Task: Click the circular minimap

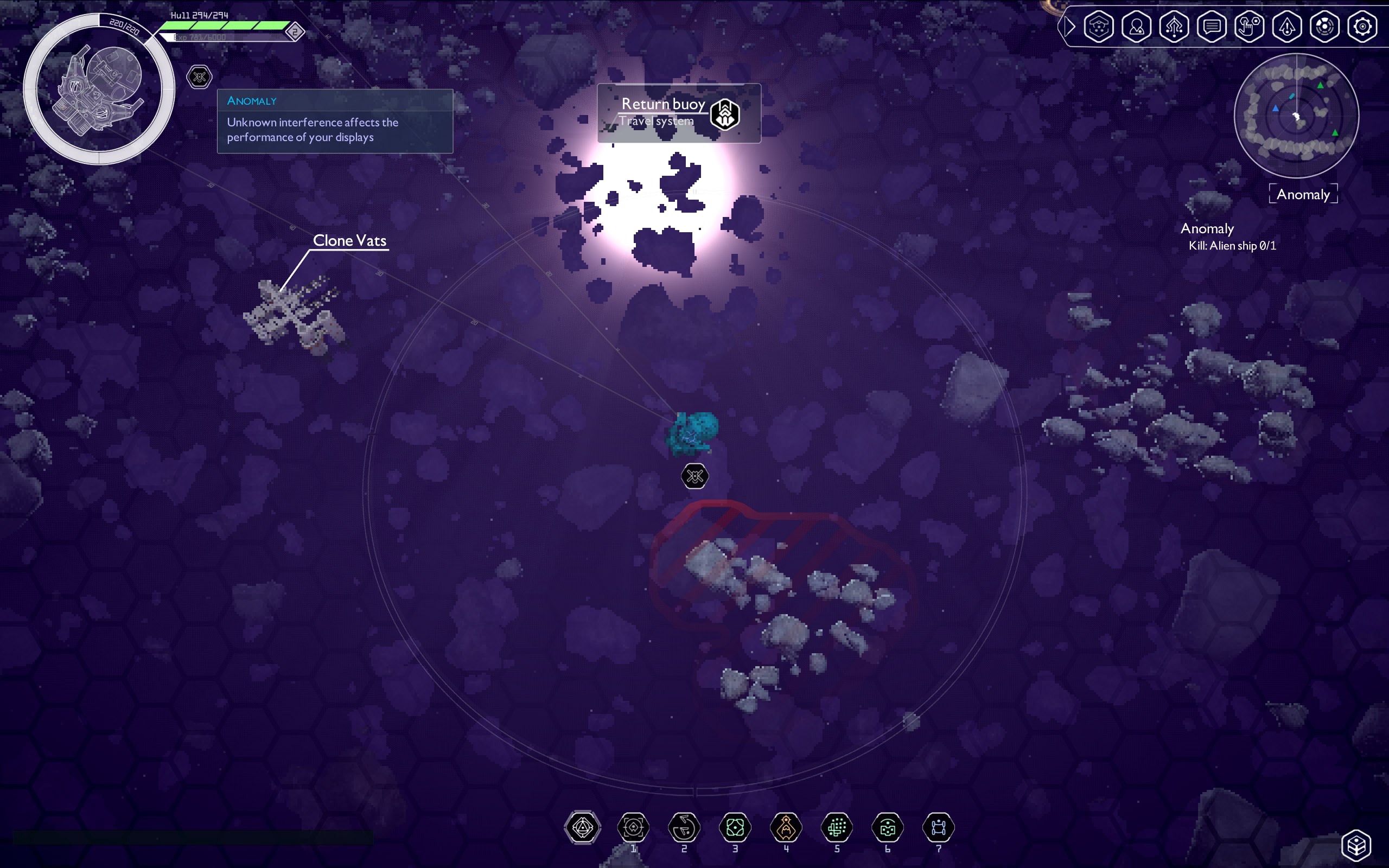Action: click(1296, 116)
